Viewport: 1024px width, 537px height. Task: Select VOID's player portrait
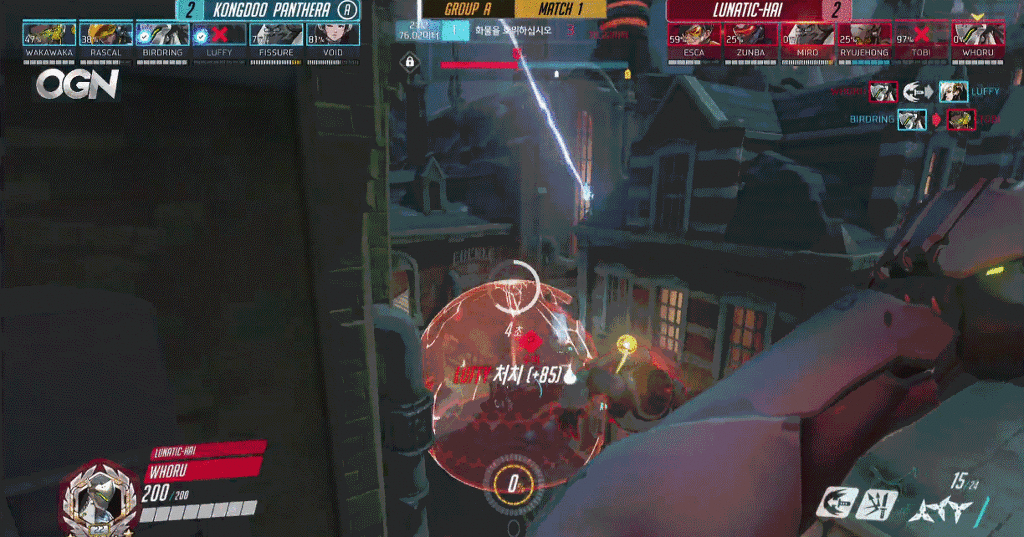point(332,36)
